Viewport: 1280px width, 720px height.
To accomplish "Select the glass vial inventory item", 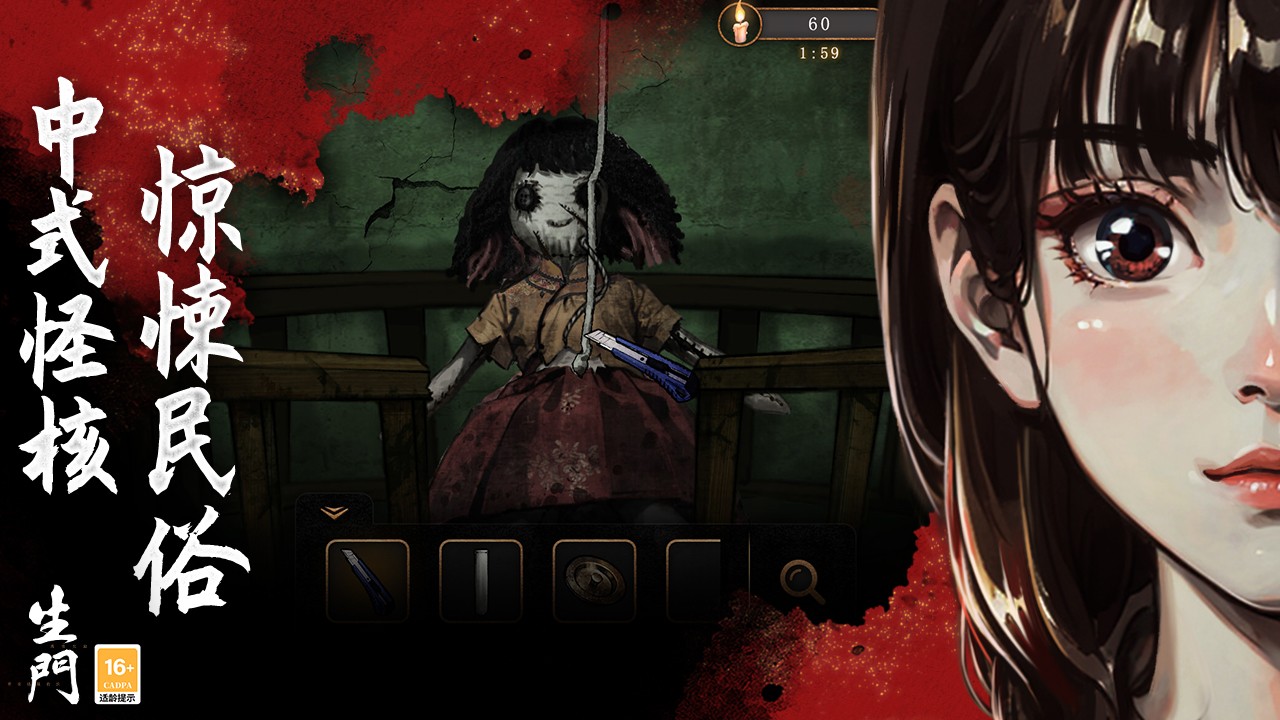I will pos(481,580).
